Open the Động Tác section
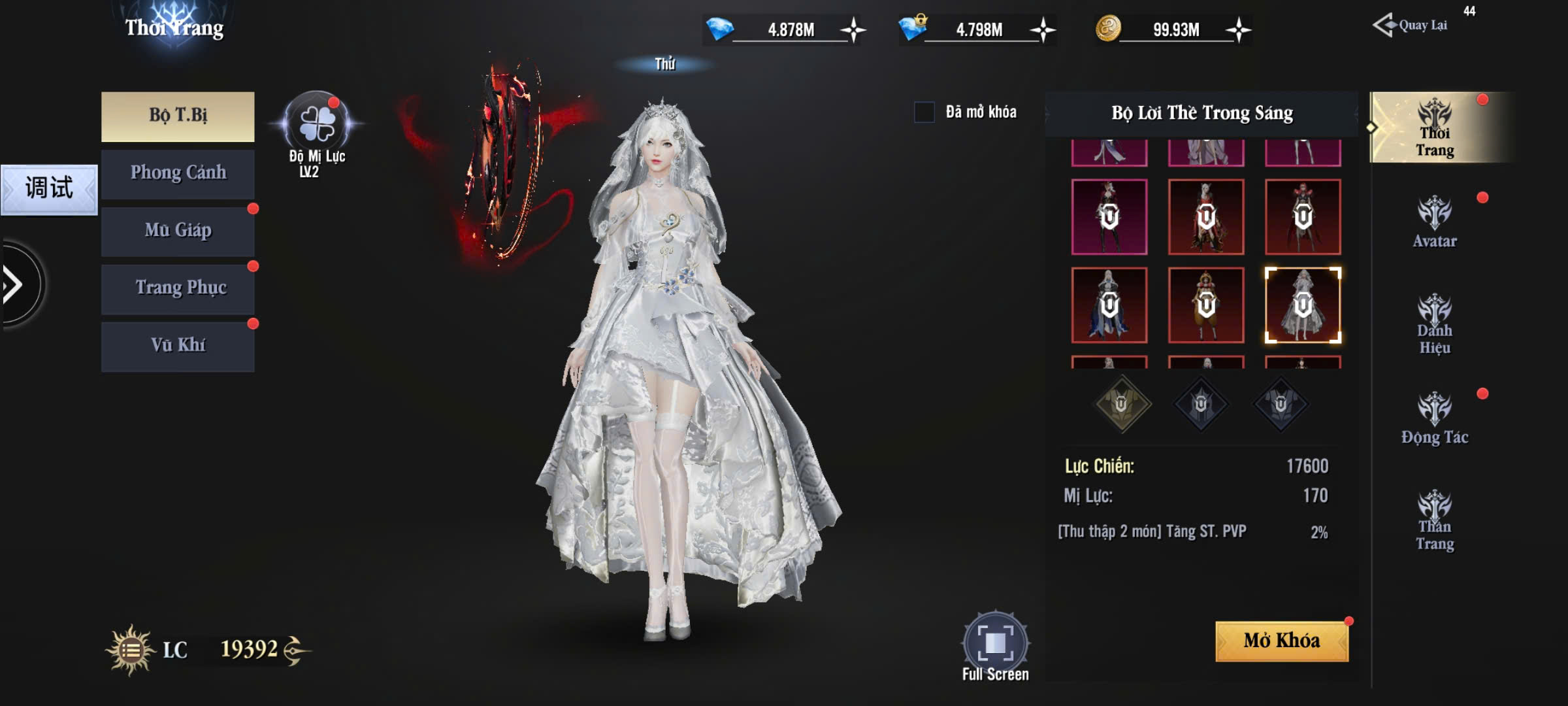Screen dimensions: 1568x706 point(1435,418)
